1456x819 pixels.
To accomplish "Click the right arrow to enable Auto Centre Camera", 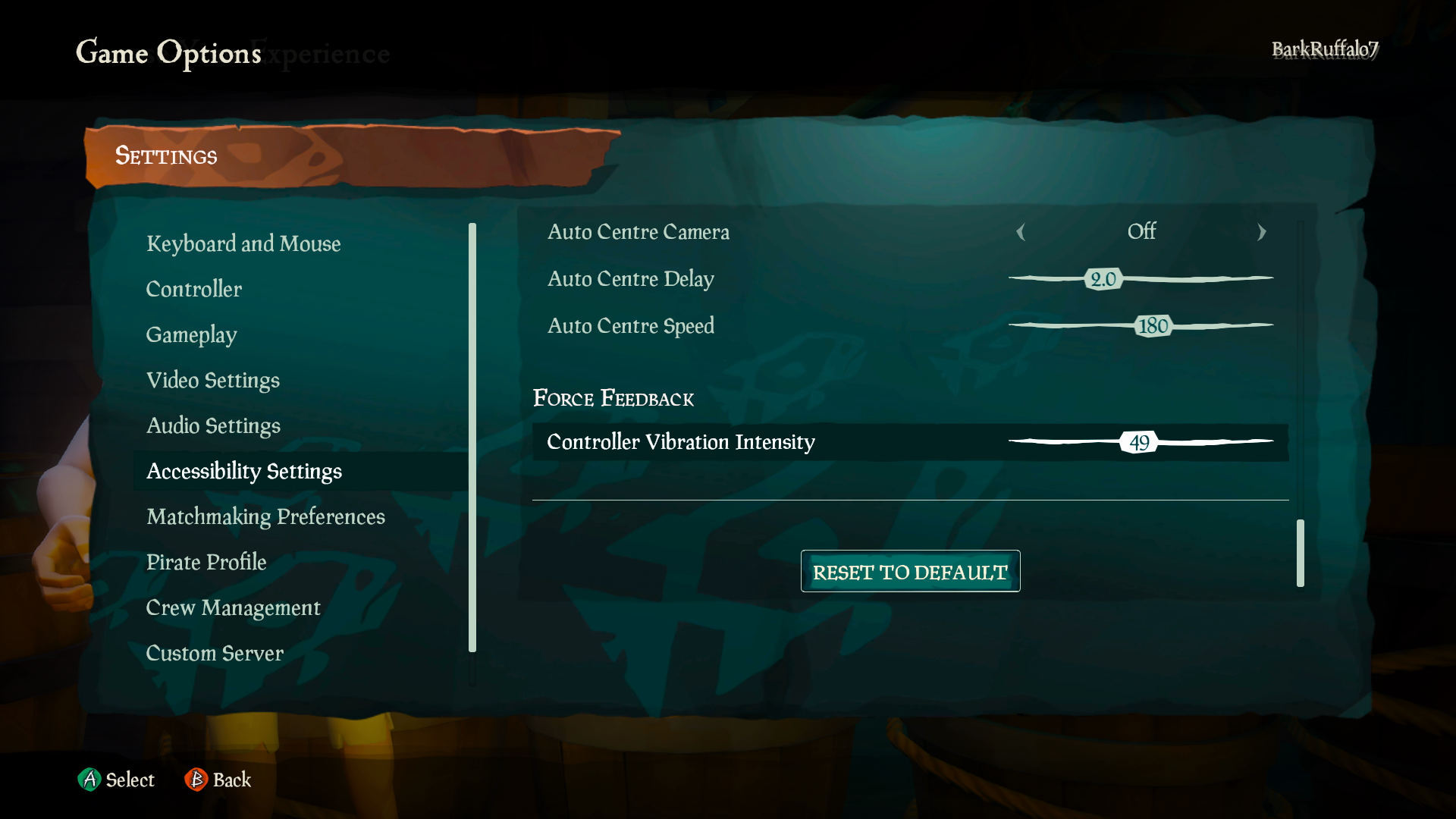I will [x=1261, y=233].
